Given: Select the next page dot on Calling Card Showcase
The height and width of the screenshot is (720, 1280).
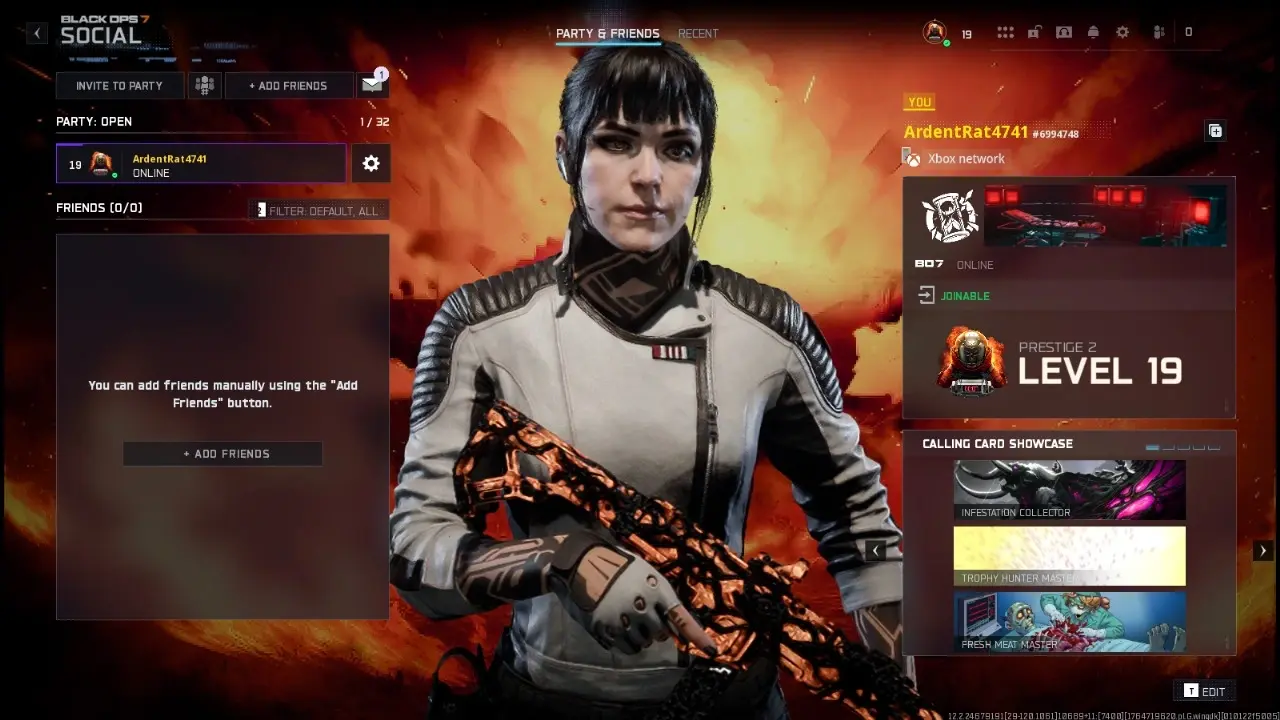Looking at the screenshot, I should (1169, 447).
